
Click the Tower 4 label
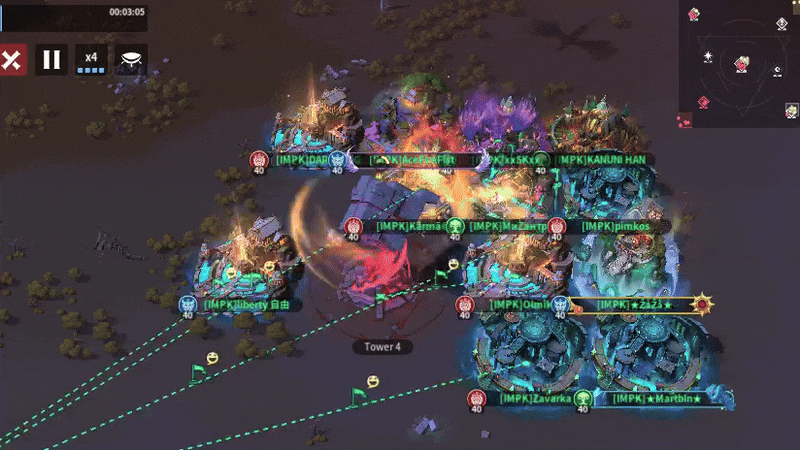382,347
